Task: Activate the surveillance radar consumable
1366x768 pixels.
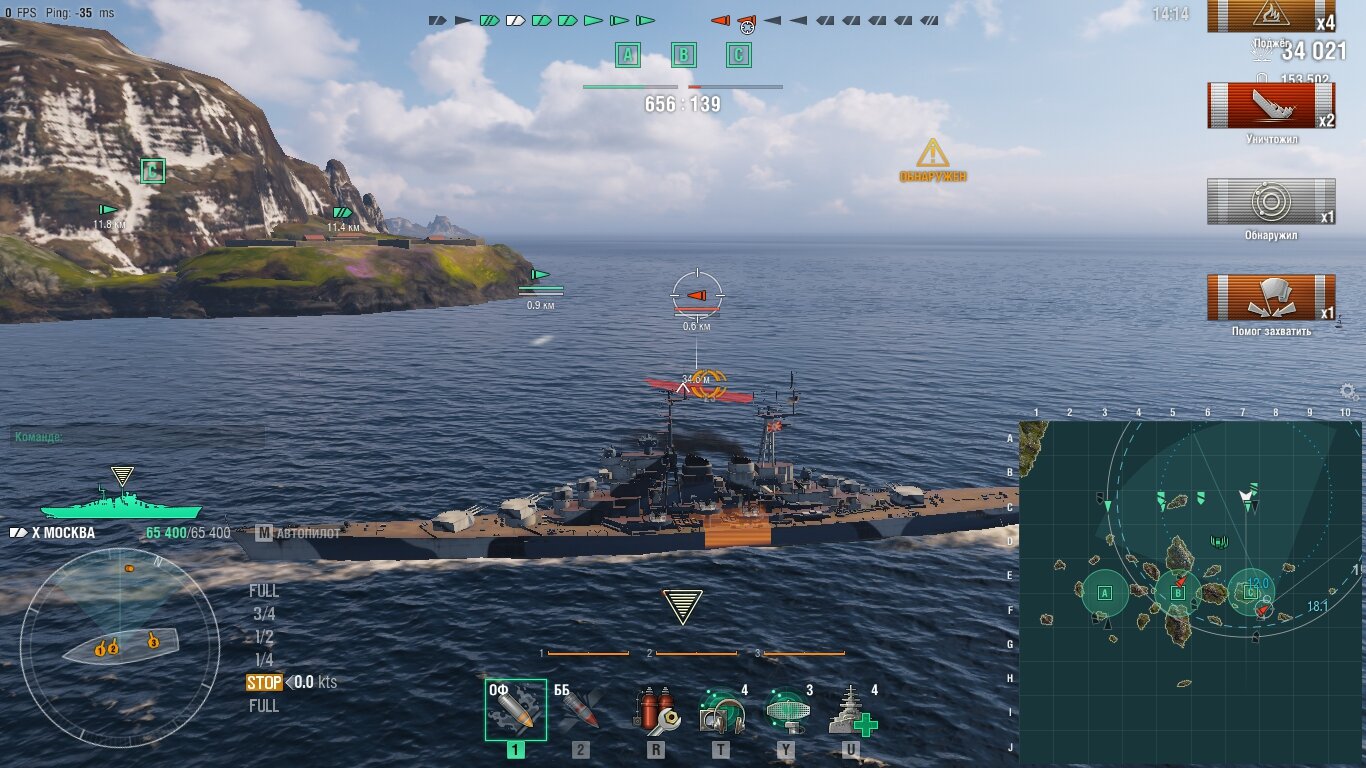Action: (786, 711)
